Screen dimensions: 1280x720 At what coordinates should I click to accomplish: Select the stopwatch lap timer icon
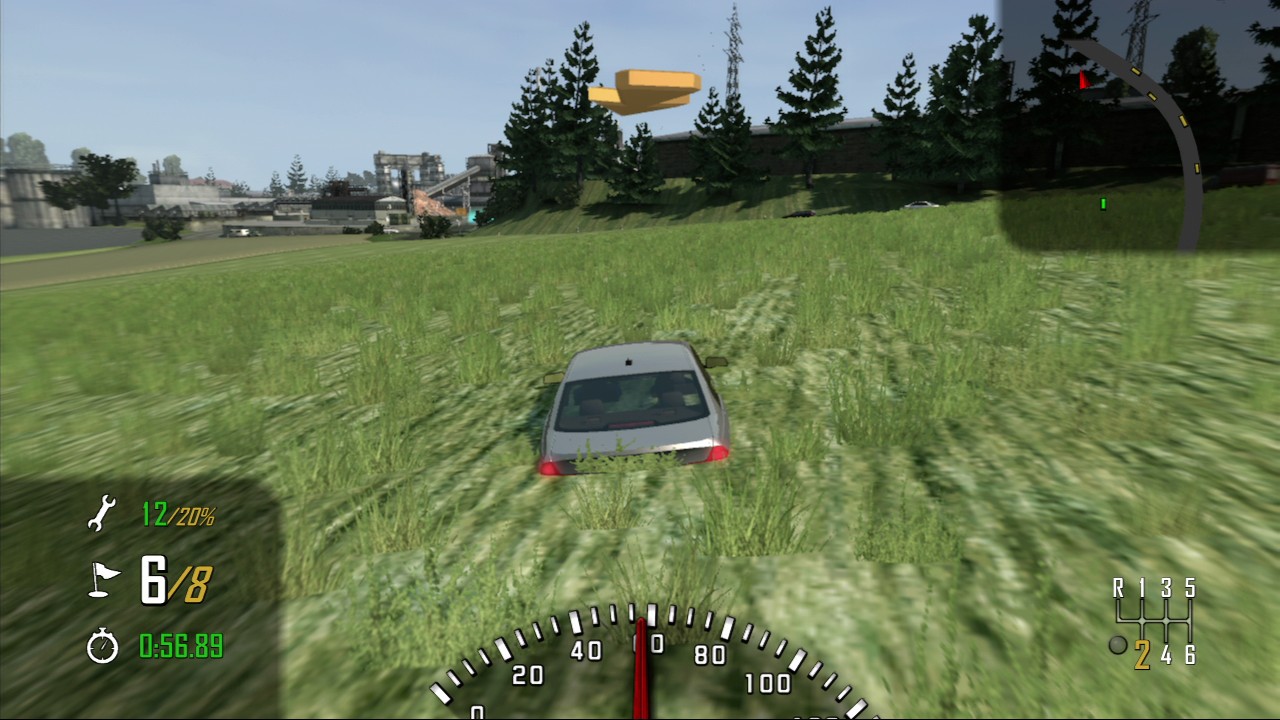click(x=102, y=646)
